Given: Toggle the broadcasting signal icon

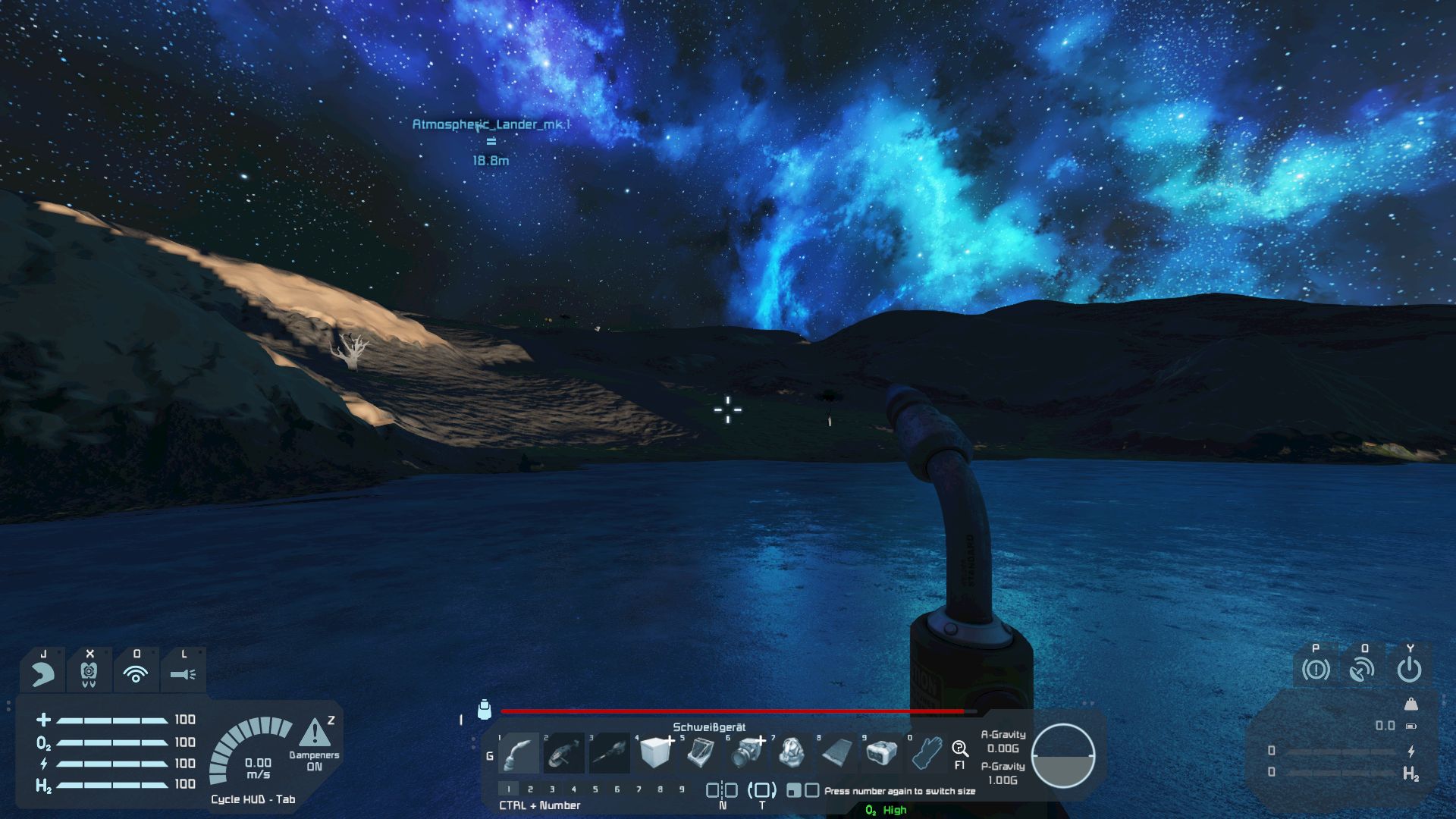Looking at the screenshot, I should pos(136,673).
